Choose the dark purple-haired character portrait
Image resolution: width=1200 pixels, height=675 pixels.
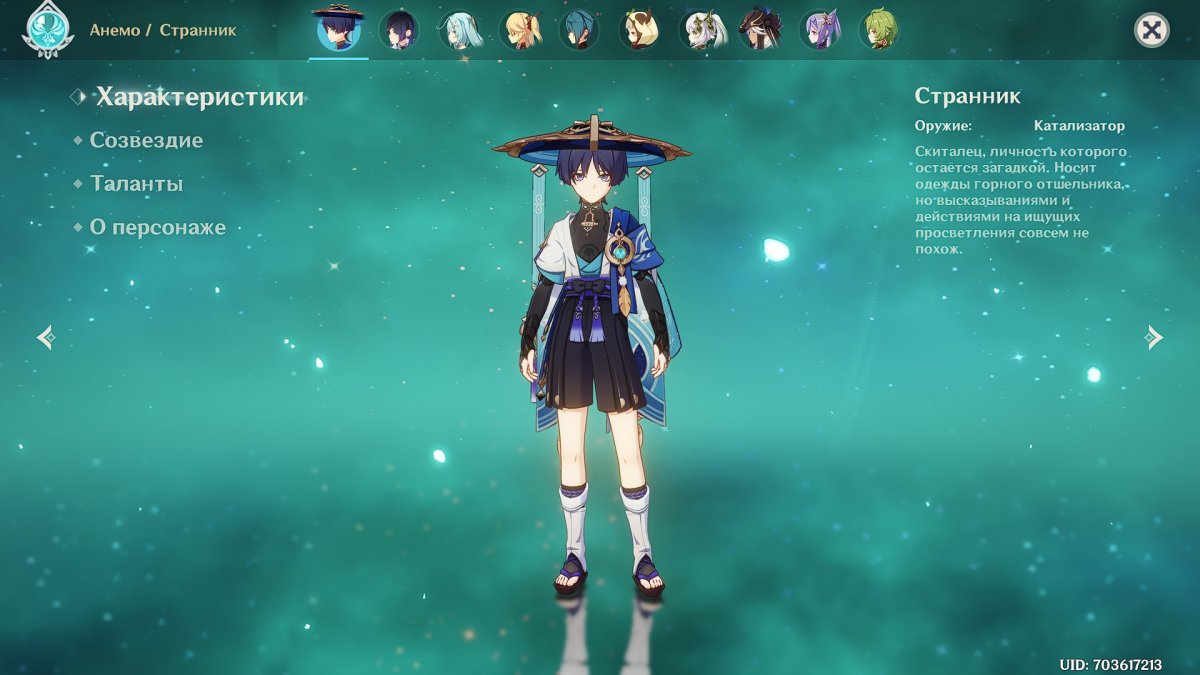coord(399,30)
